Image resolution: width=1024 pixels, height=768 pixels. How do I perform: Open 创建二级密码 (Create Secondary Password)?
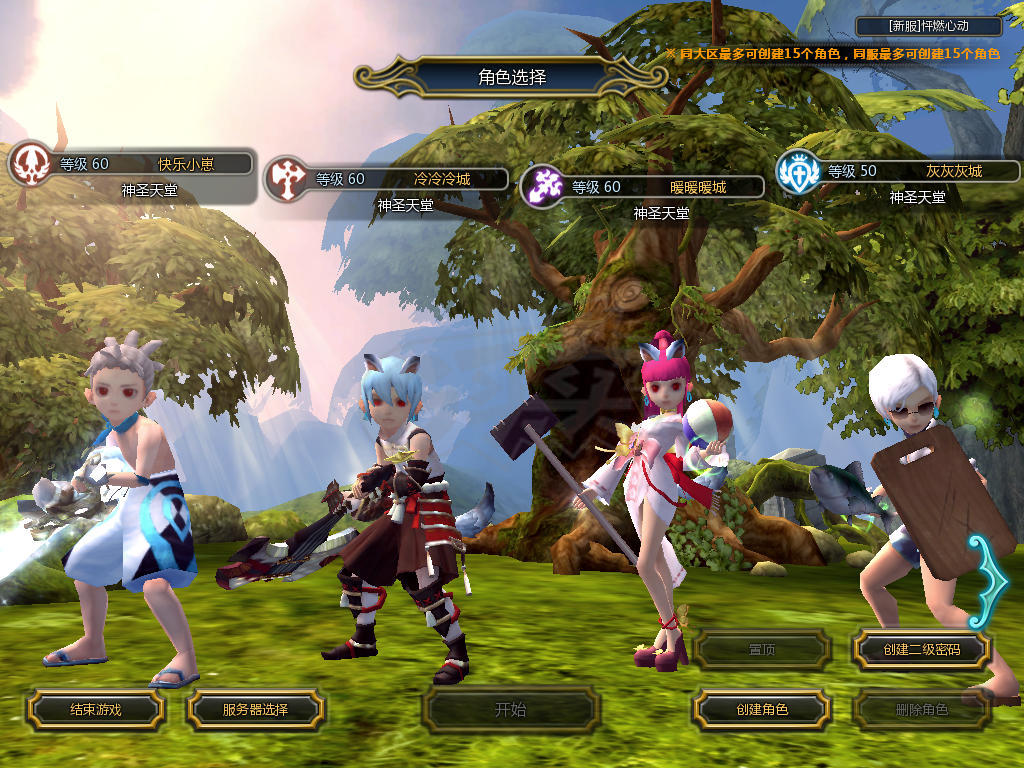pyautogui.click(x=921, y=650)
